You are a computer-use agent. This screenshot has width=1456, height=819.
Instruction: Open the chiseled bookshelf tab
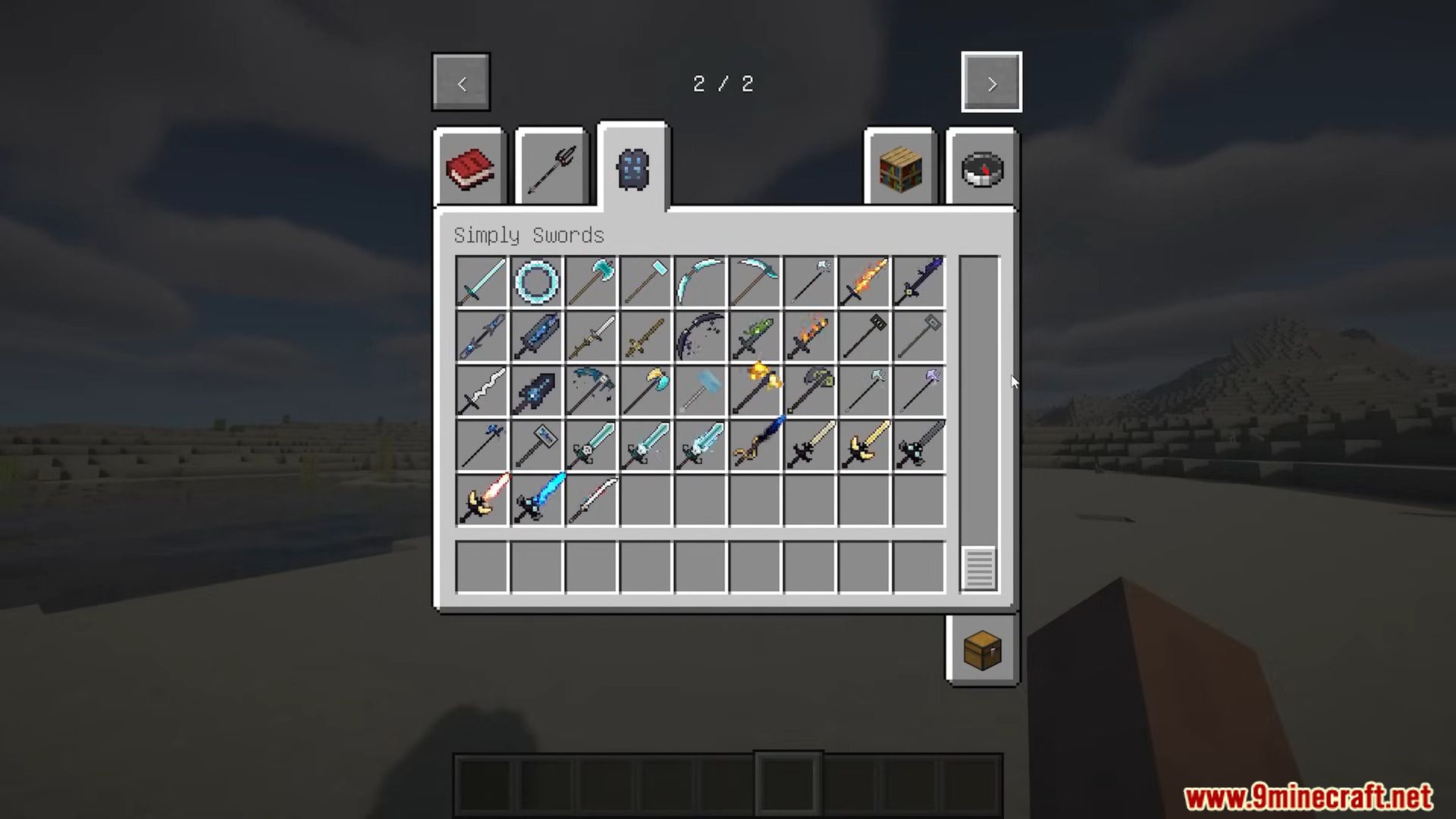click(899, 168)
